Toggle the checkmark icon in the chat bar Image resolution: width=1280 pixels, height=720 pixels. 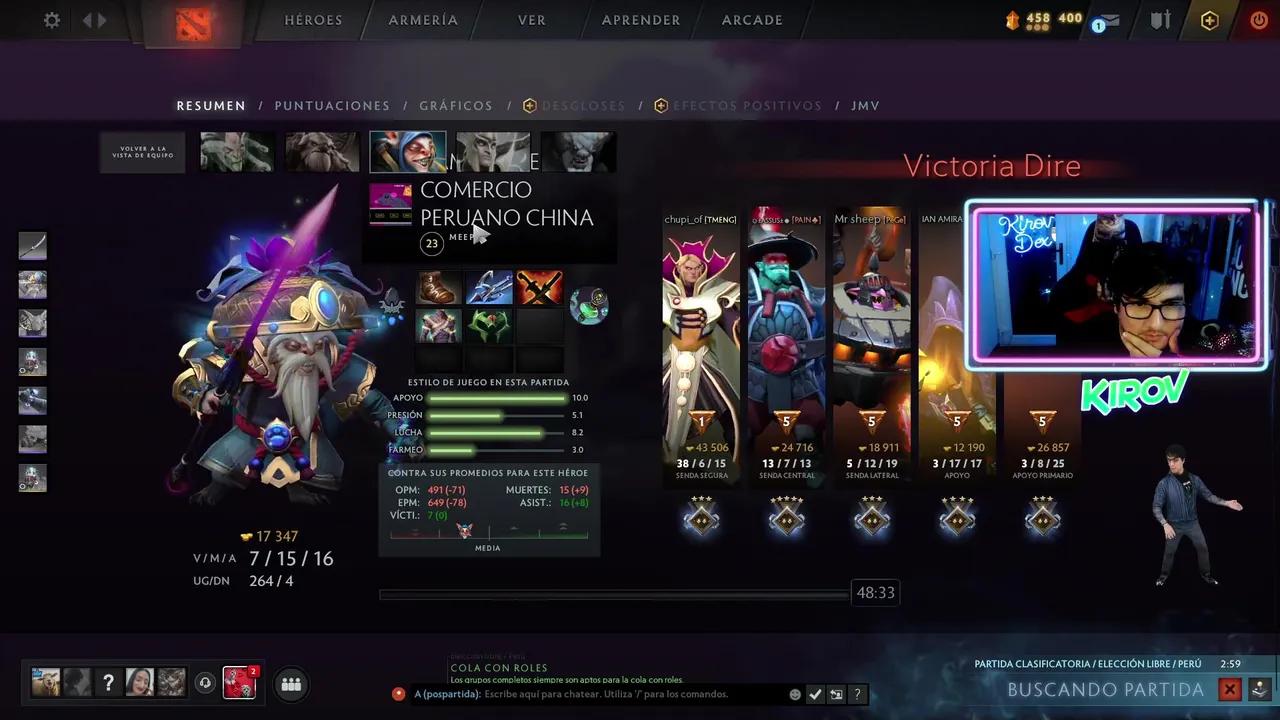815,694
